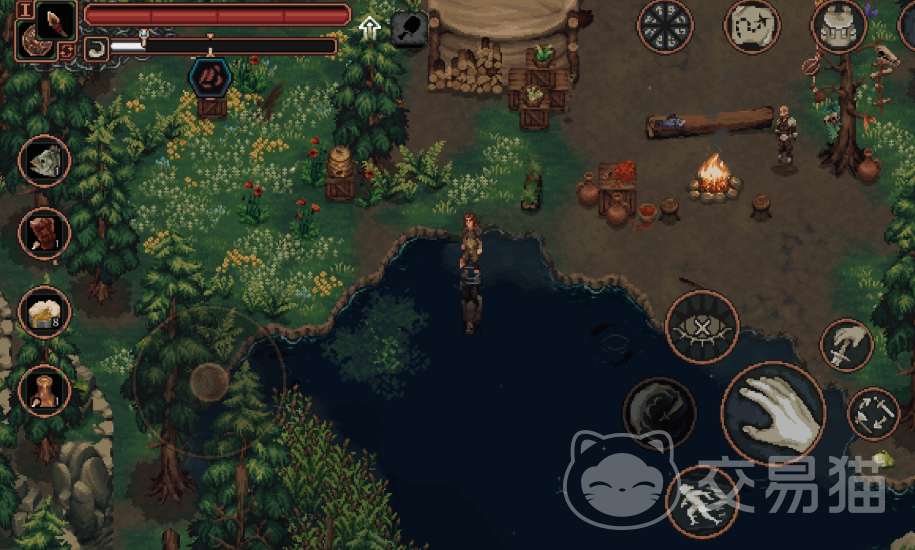Tap the hand-holding-dagger attack button
Image resolution: width=915 pixels, height=550 pixels.
pyautogui.click(x=846, y=345)
